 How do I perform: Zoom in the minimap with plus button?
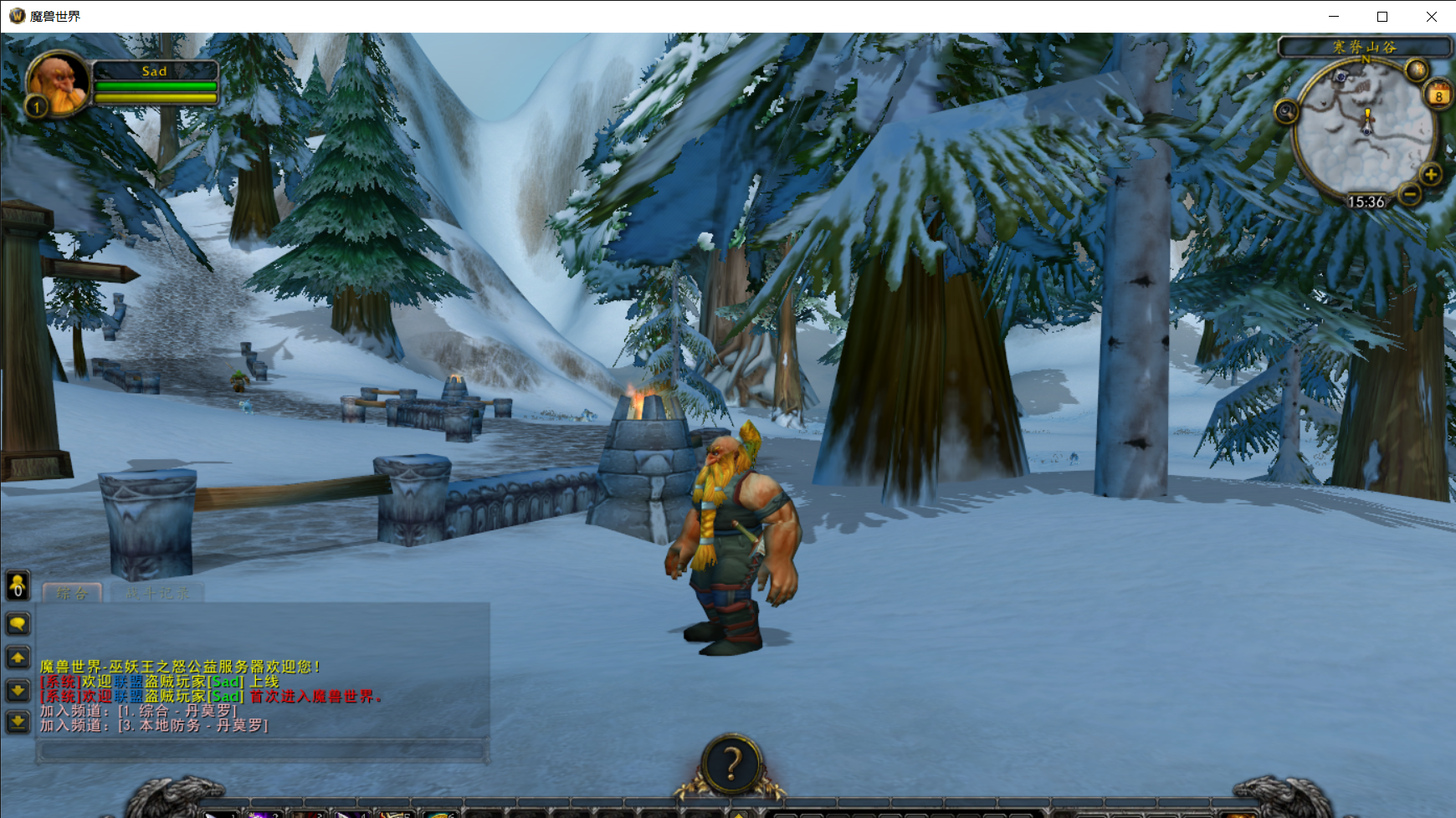(1431, 175)
